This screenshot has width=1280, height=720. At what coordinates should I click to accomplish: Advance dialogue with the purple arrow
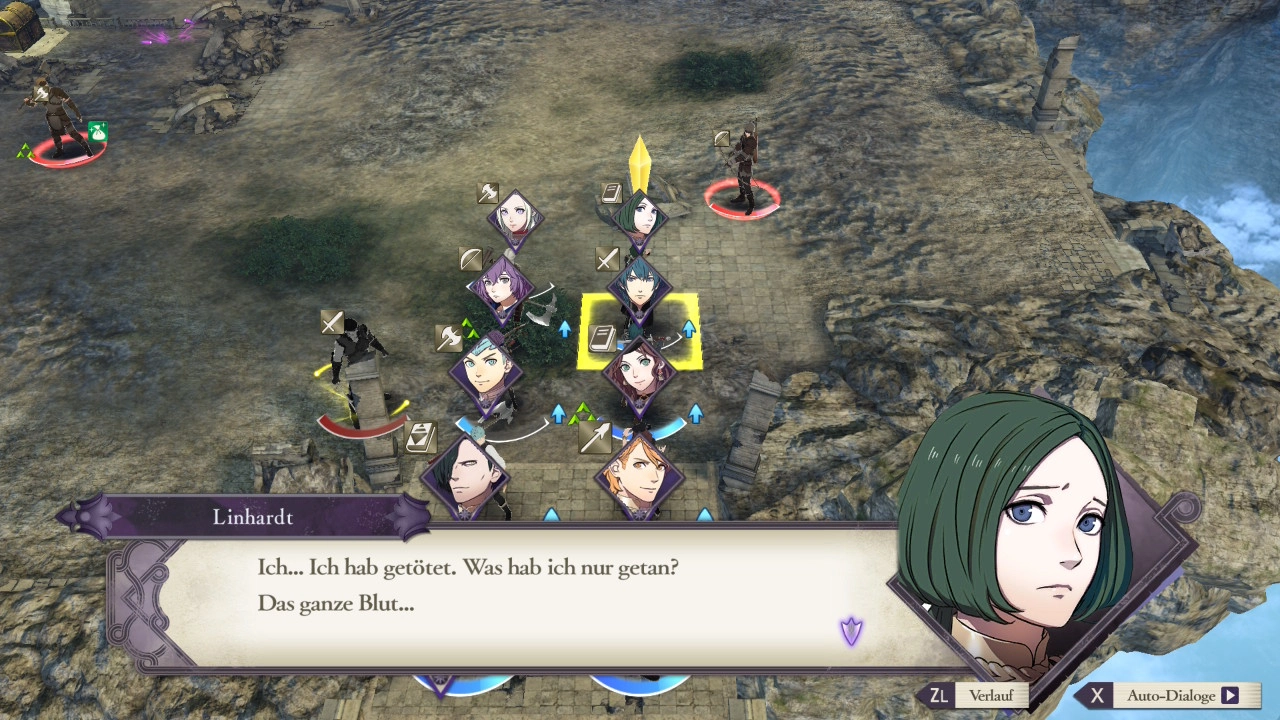pyautogui.click(x=851, y=631)
